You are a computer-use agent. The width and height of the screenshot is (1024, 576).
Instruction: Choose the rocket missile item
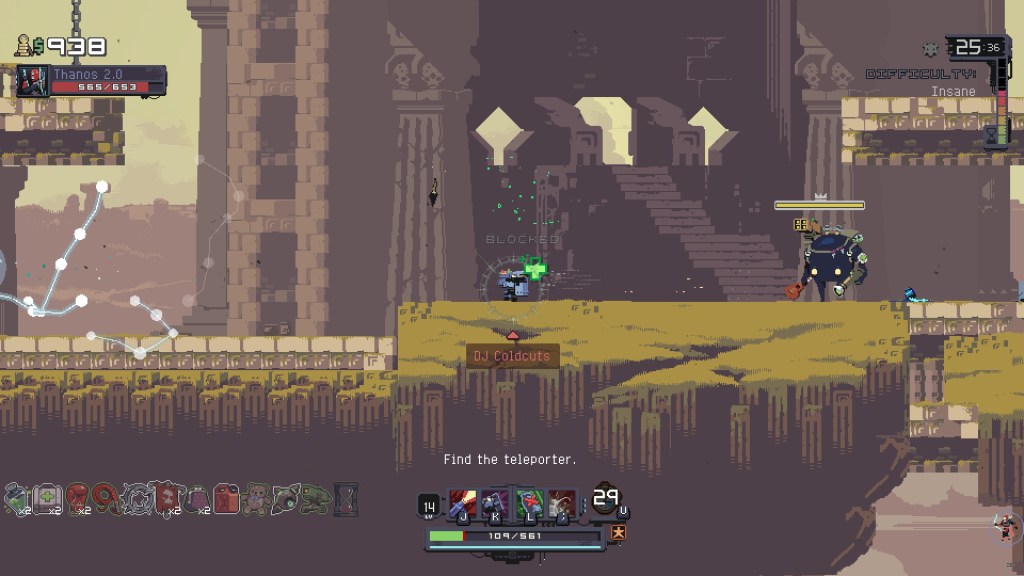[287, 497]
